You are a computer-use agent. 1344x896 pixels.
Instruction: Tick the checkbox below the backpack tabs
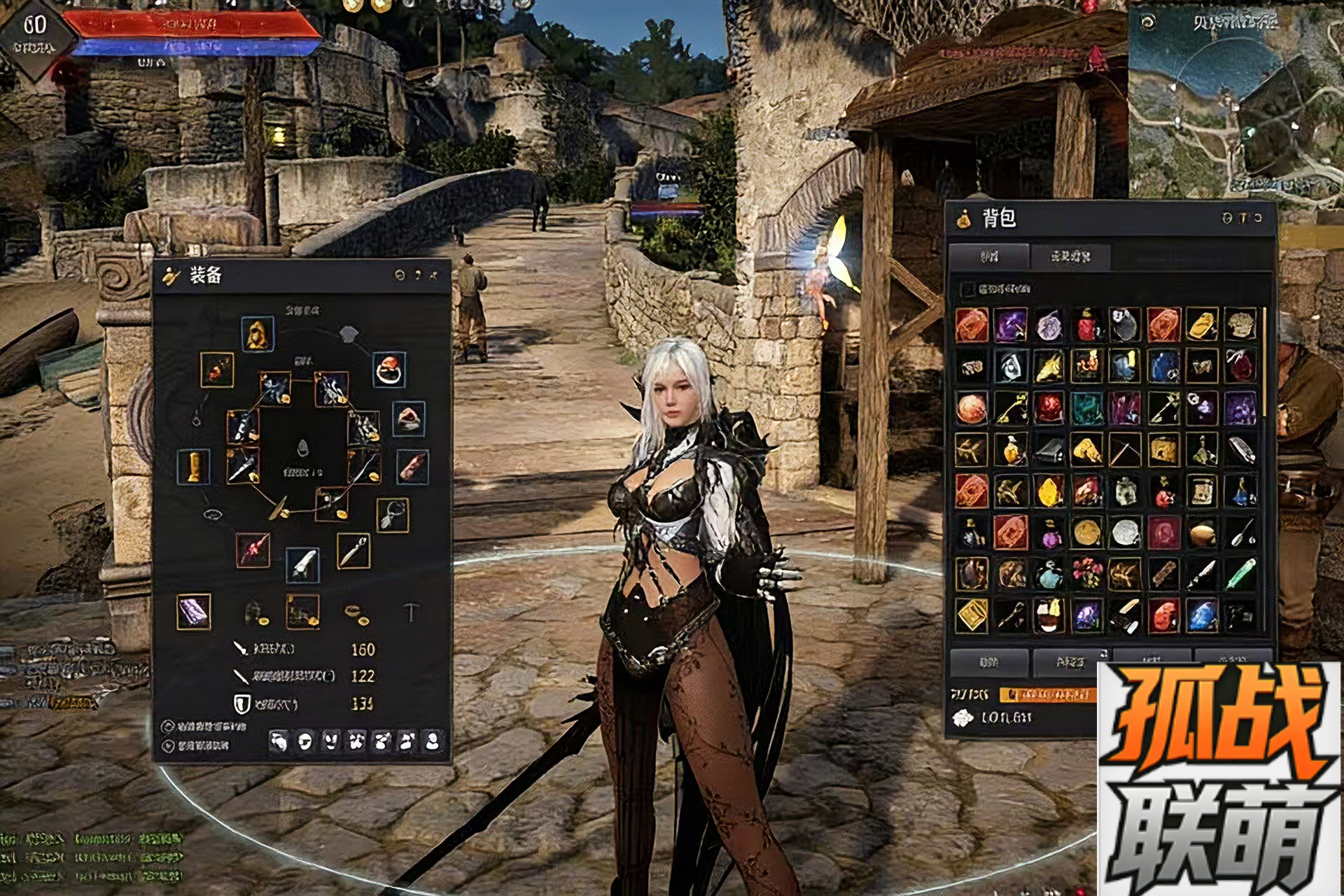click(968, 288)
